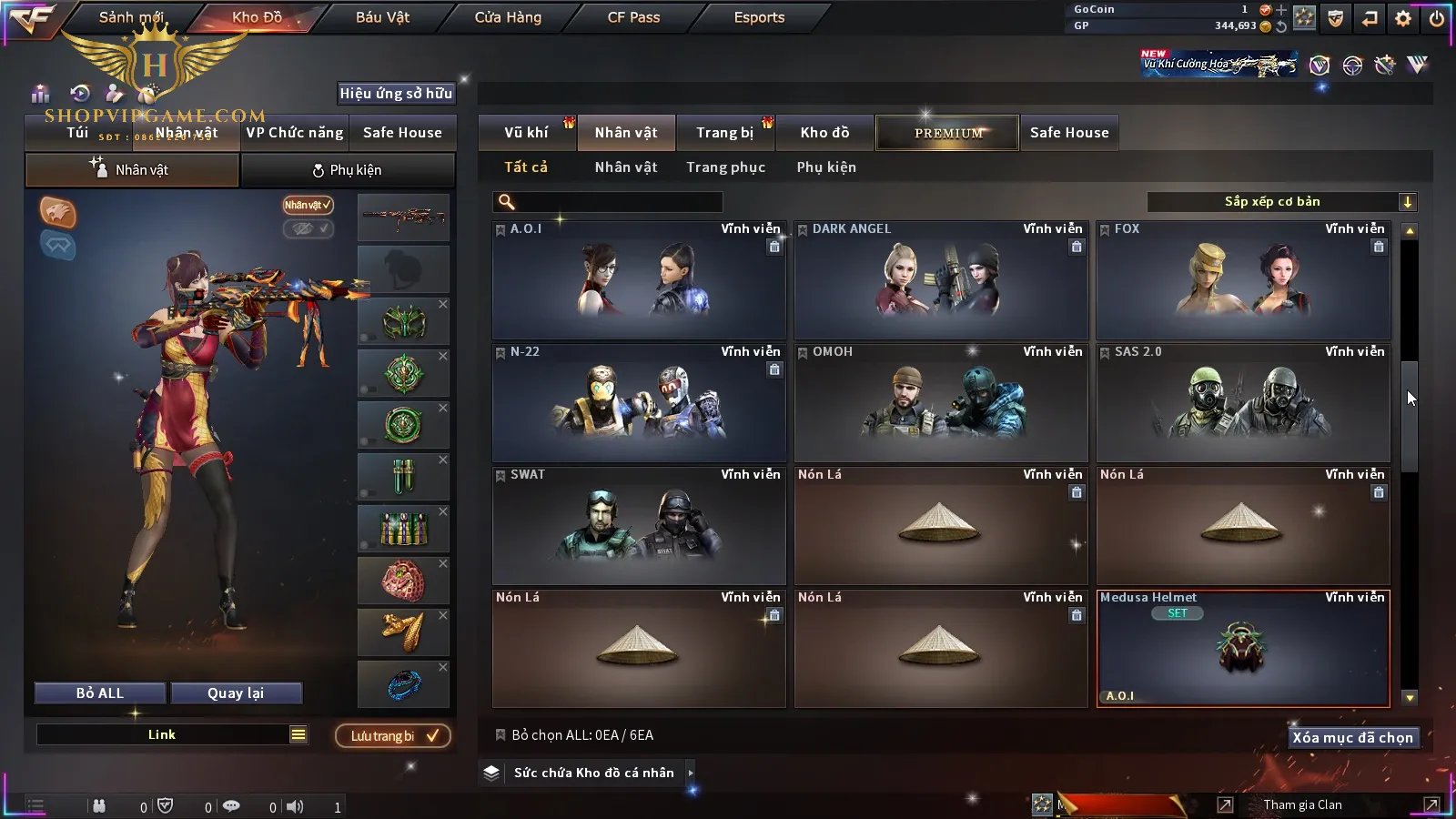Open the Báu Vật menu

click(x=382, y=17)
